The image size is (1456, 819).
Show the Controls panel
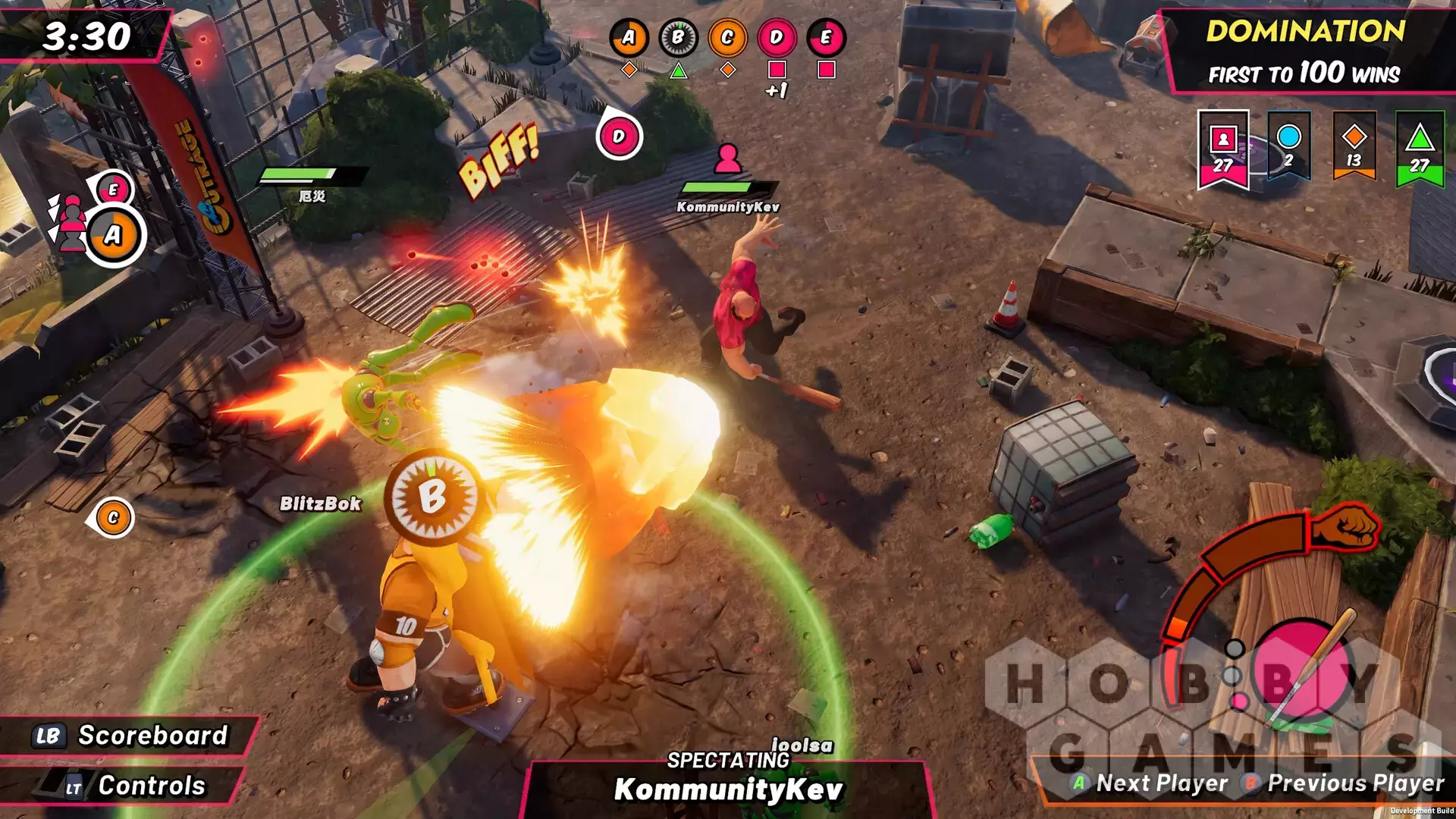point(129,786)
